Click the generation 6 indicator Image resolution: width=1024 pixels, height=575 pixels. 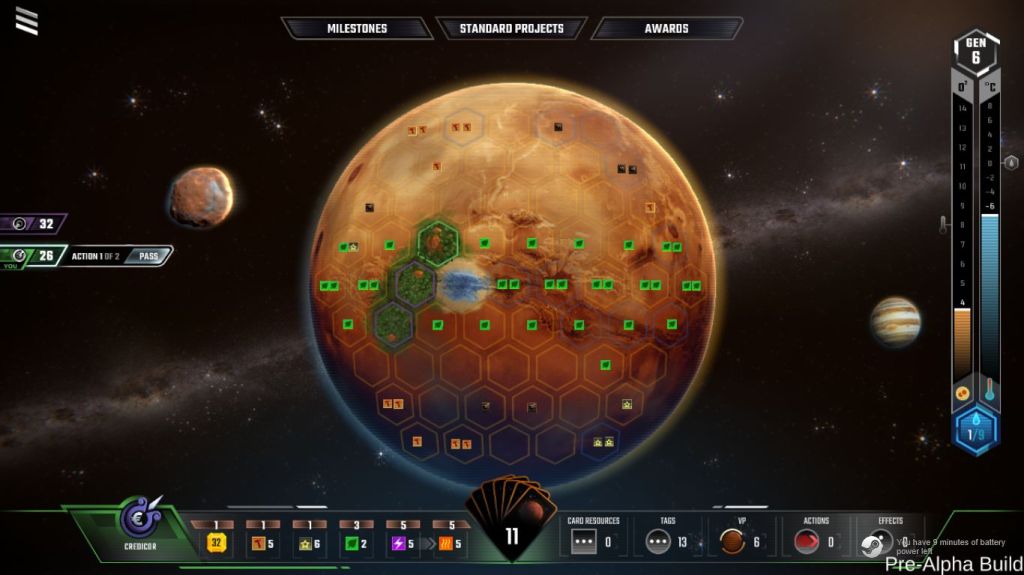(x=975, y=51)
